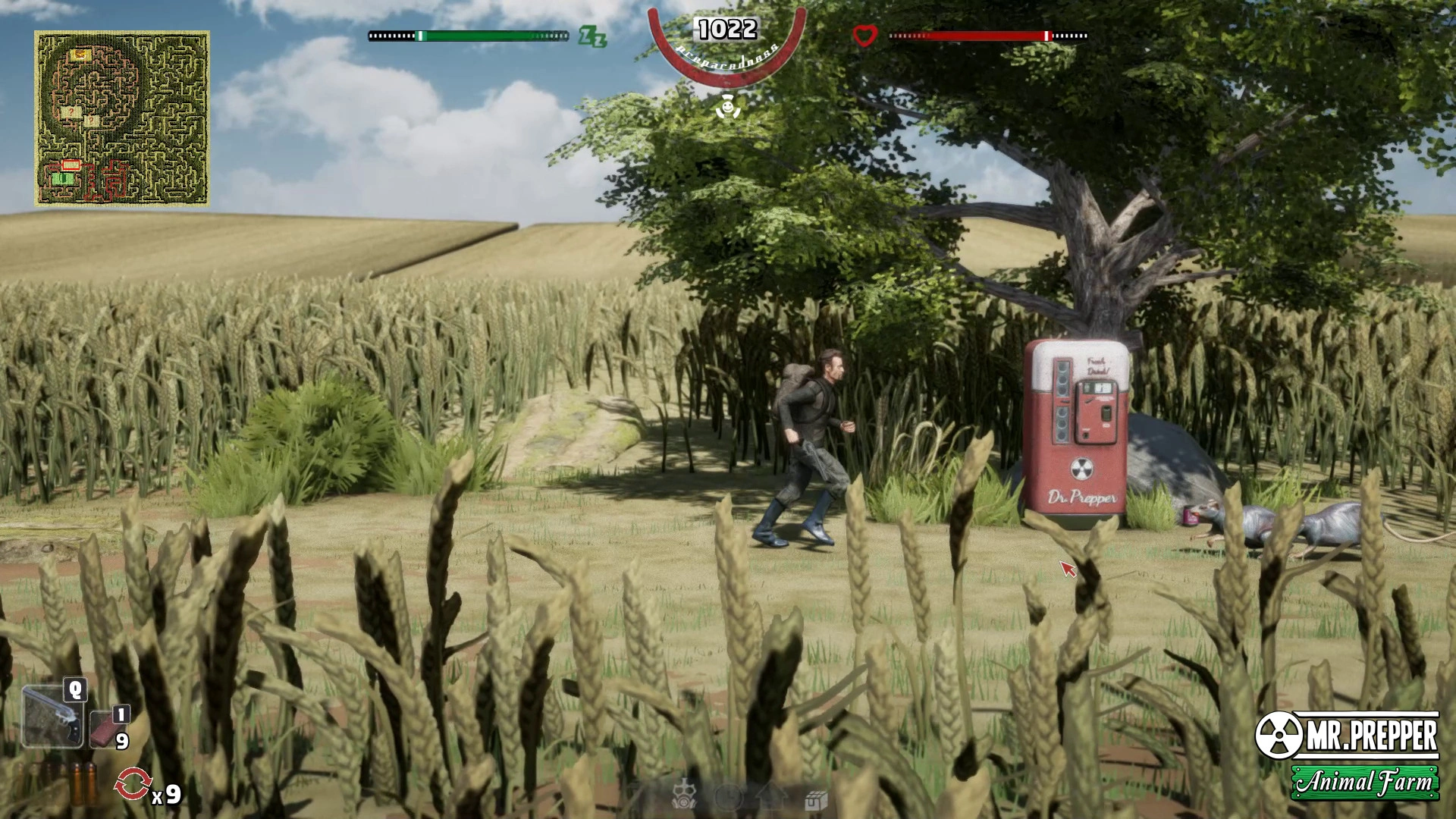The width and height of the screenshot is (1456, 819).
Task: Select the revolver weapon slot
Action: [53, 717]
